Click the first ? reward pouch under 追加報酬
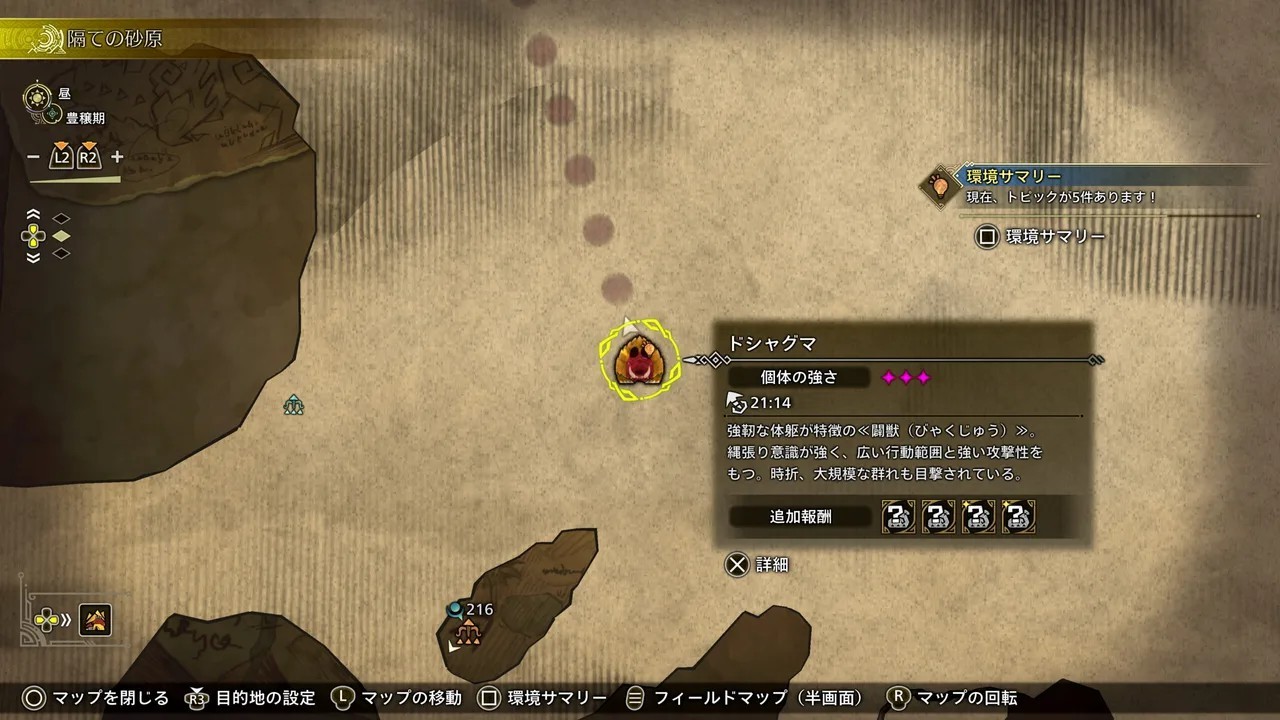 pos(895,518)
